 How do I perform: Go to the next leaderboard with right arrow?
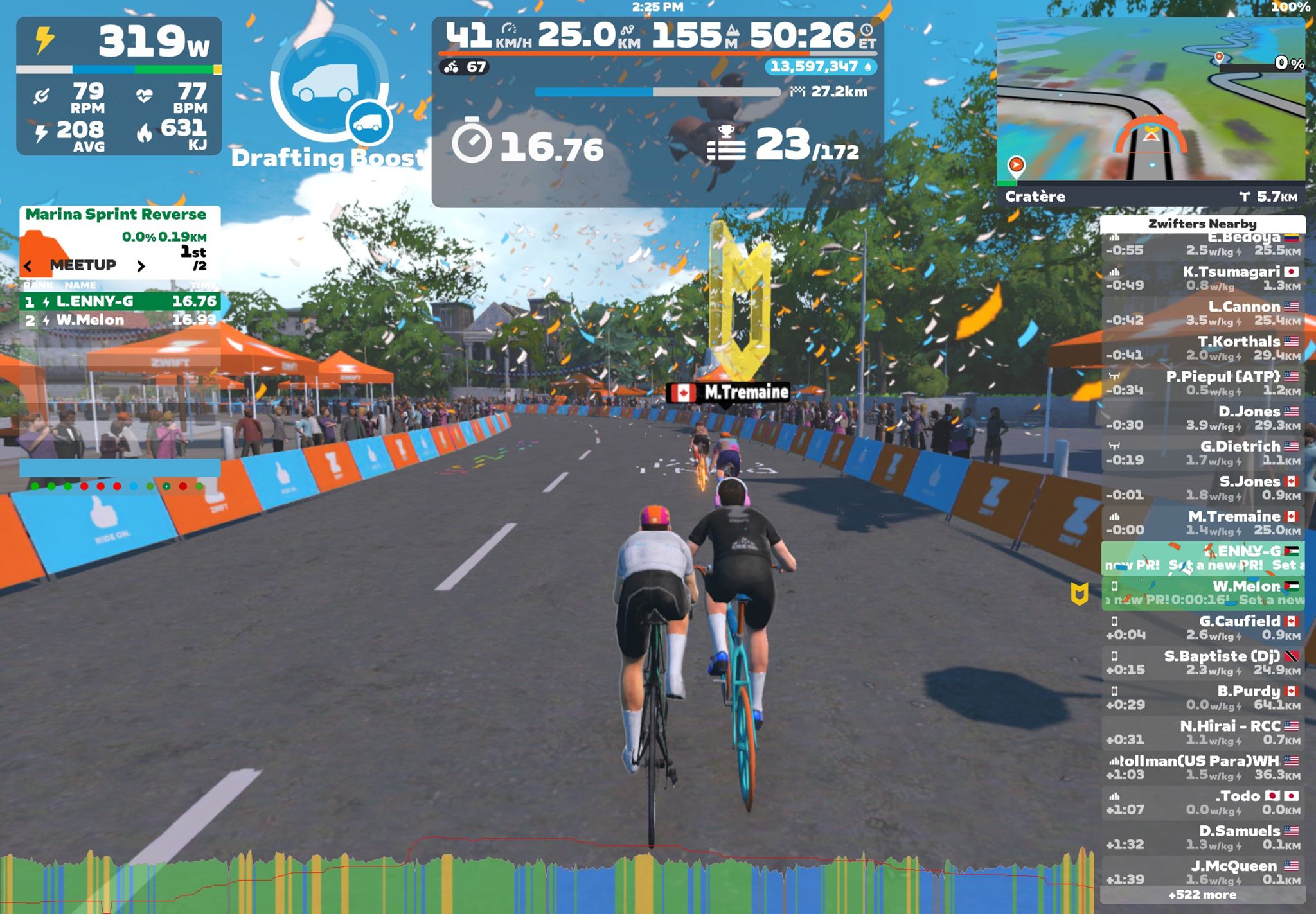pos(141,266)
